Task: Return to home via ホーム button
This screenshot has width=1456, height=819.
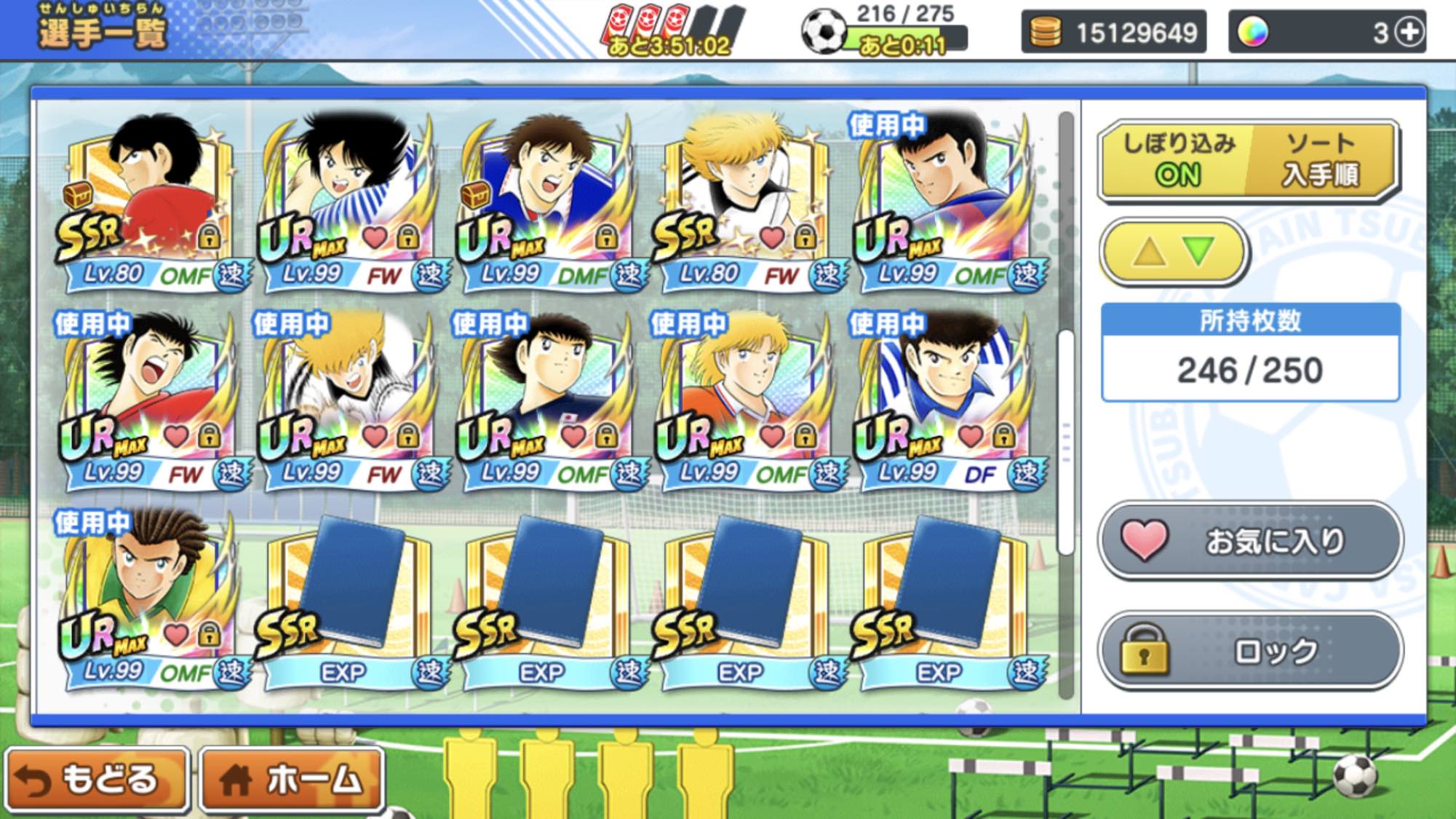Action: [293, 779]
